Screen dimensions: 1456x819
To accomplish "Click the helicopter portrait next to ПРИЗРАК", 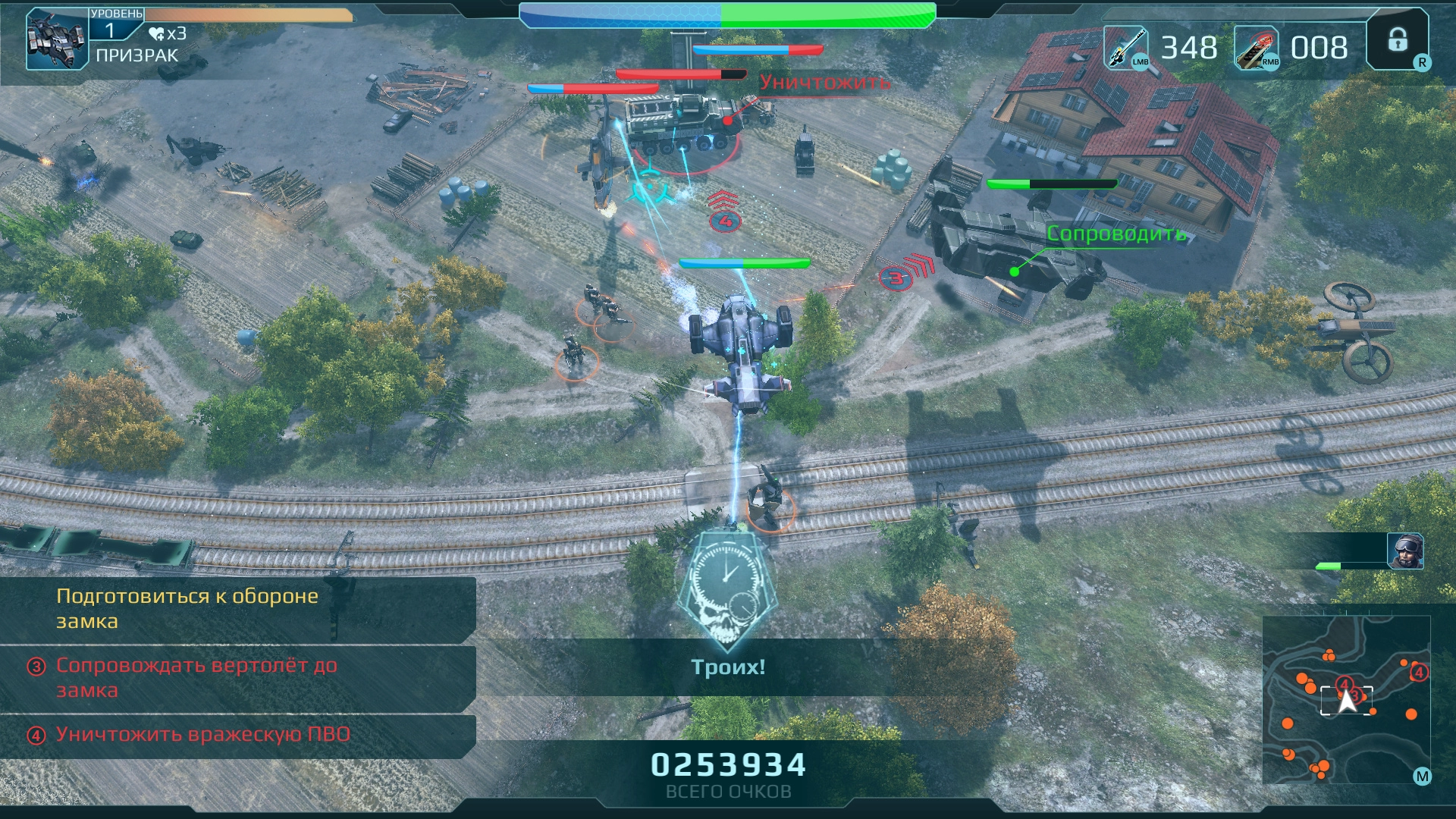I will click(57, 40).
